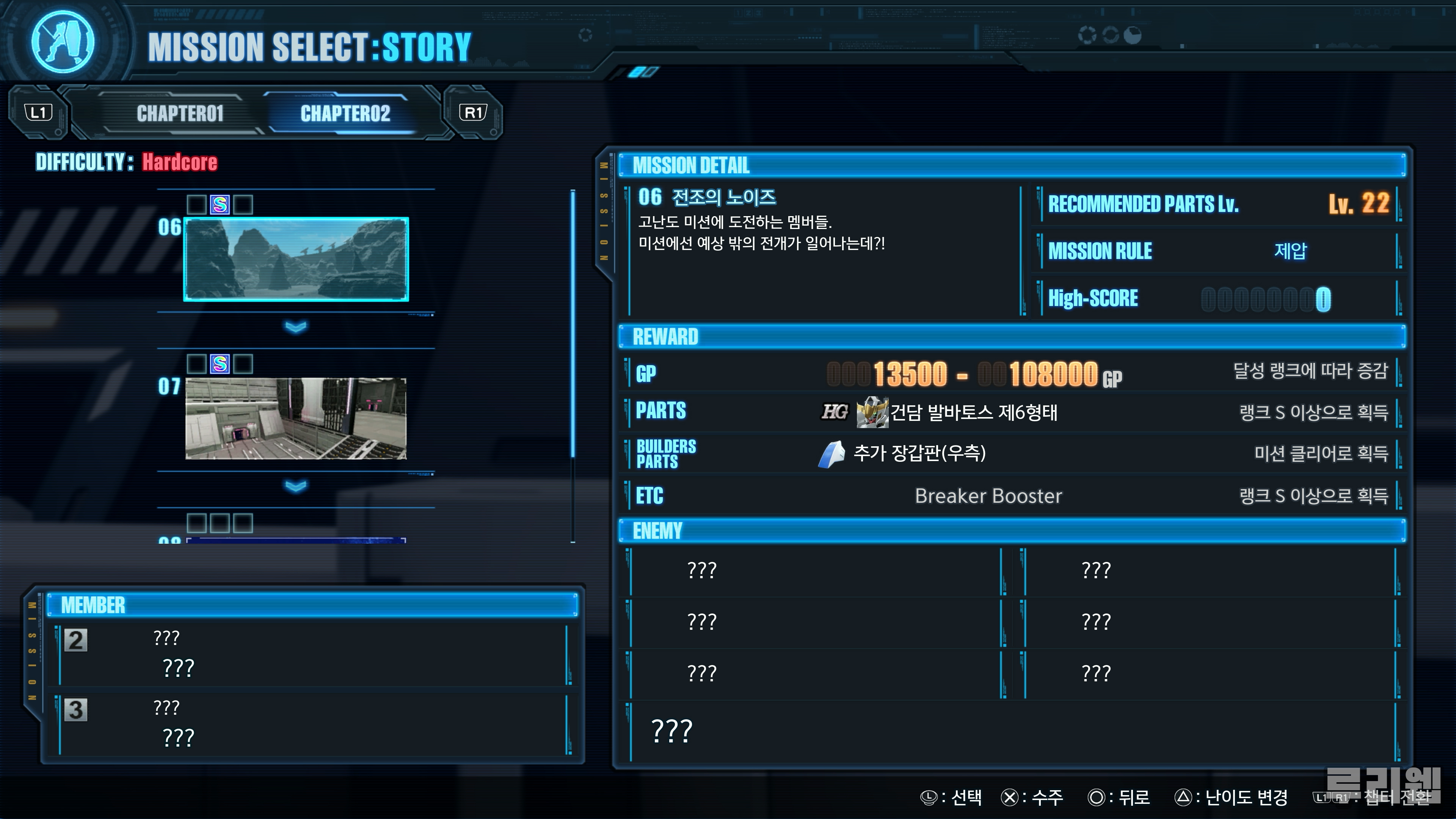This screenshot has width=1456, height=819.
Task: Switch to the CHAPTER01 tab
Action: [x=180, y=114]
